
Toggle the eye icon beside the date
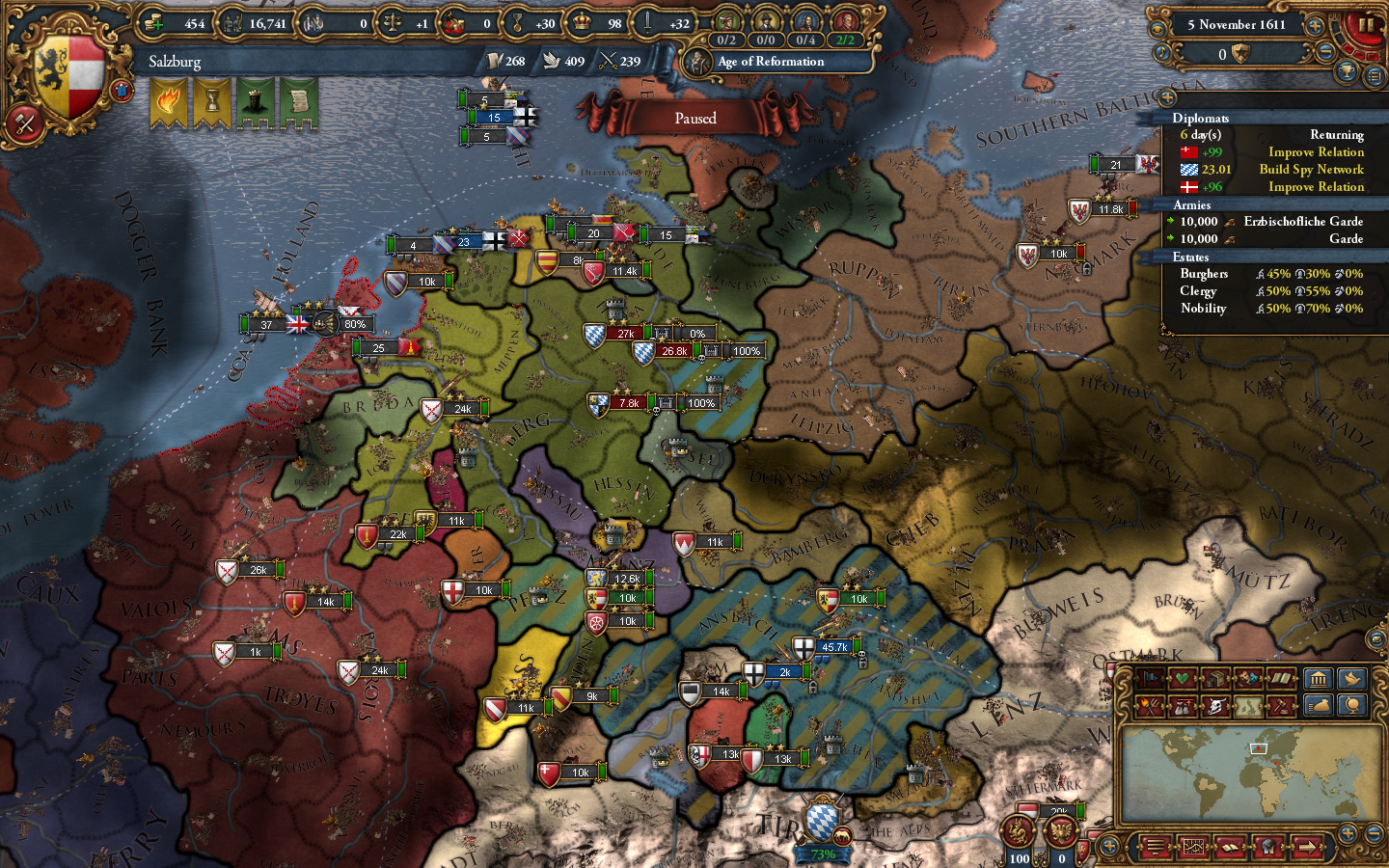[1158, 28]
